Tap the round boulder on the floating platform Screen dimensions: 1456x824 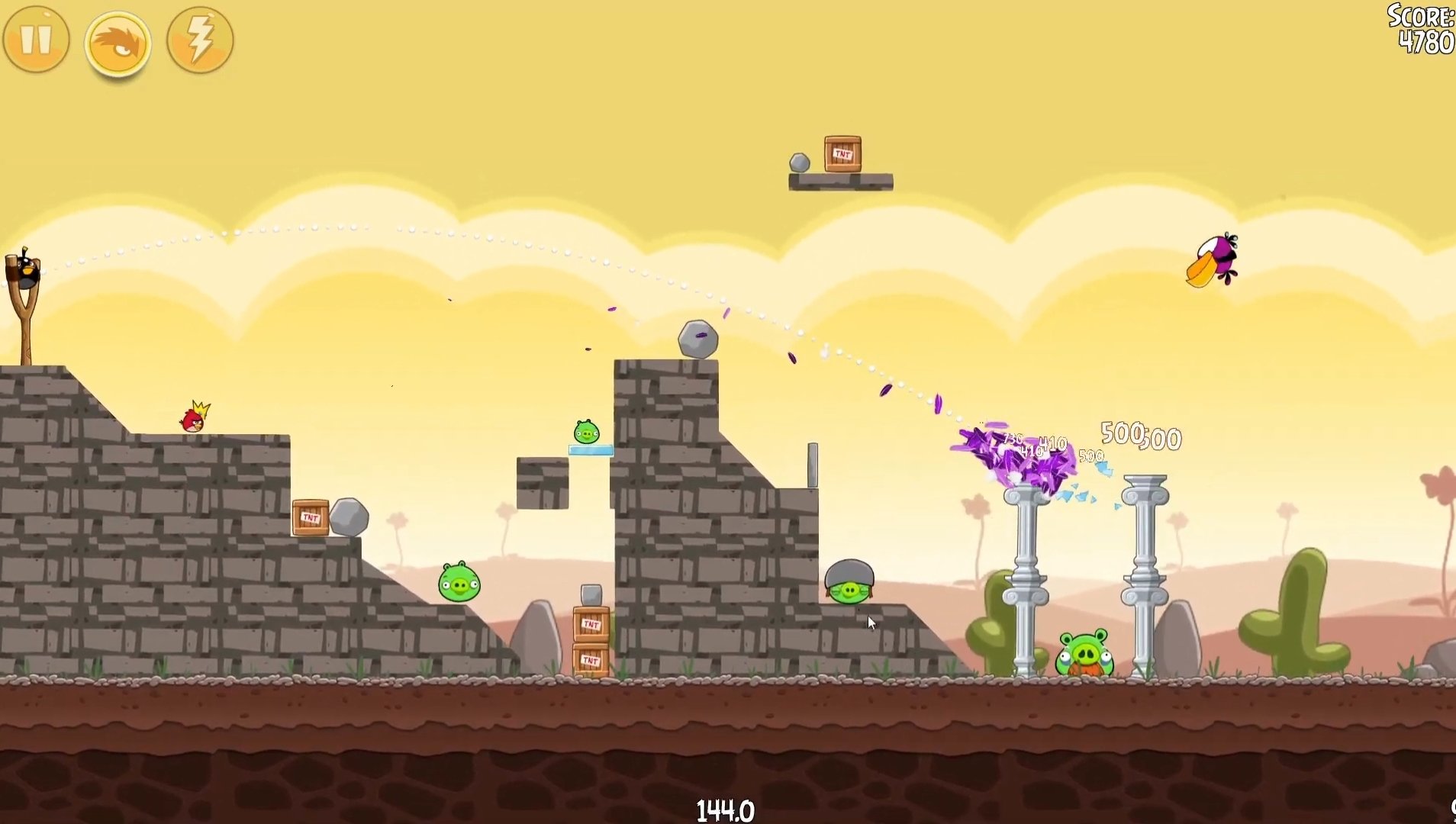(800, 162)
